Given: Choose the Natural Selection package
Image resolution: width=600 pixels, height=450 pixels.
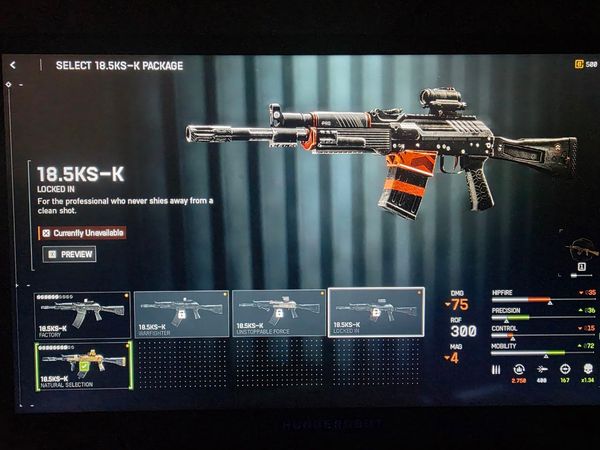Looking at the screenshot, I should pyautogui.click(x=83, y=366).
